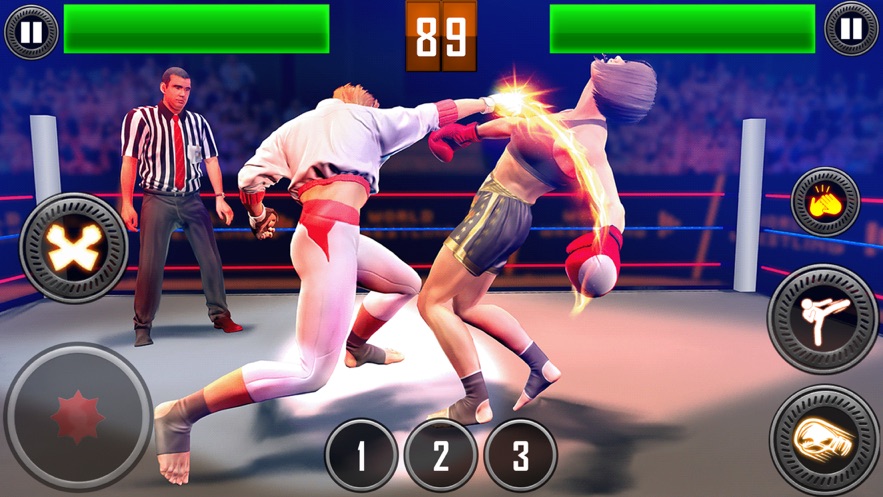The height and width of the screenshot is (497, 883).
Task: Click the virtual joystick movement pad
Action: pos(78,417)
